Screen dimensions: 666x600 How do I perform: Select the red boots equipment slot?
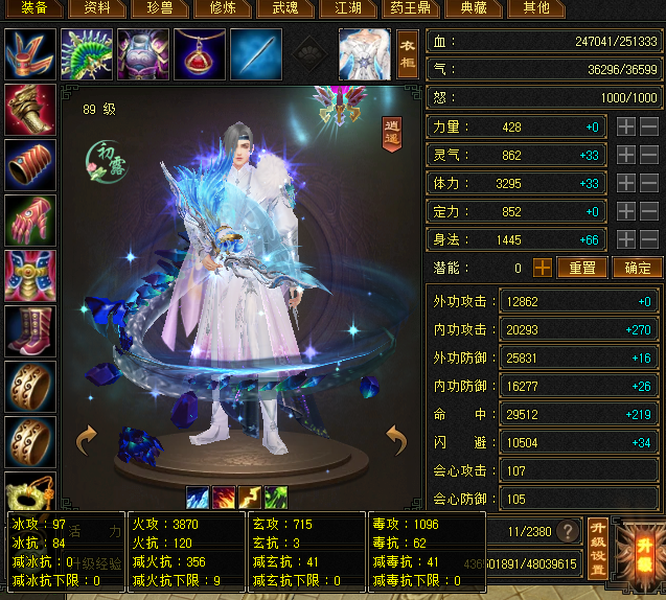coord(30,330)
